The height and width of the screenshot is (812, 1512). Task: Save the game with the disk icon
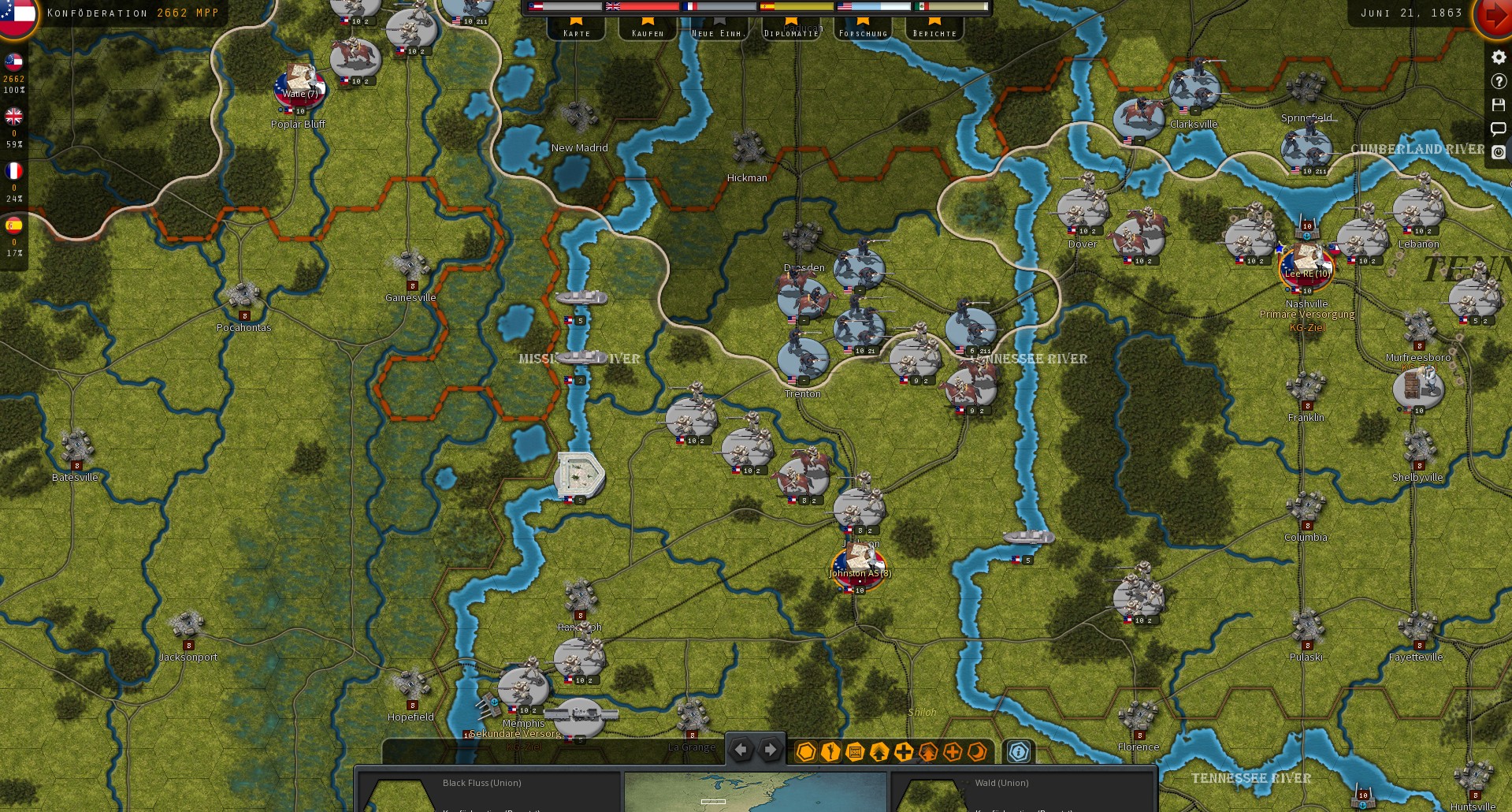coord(1498,105)
